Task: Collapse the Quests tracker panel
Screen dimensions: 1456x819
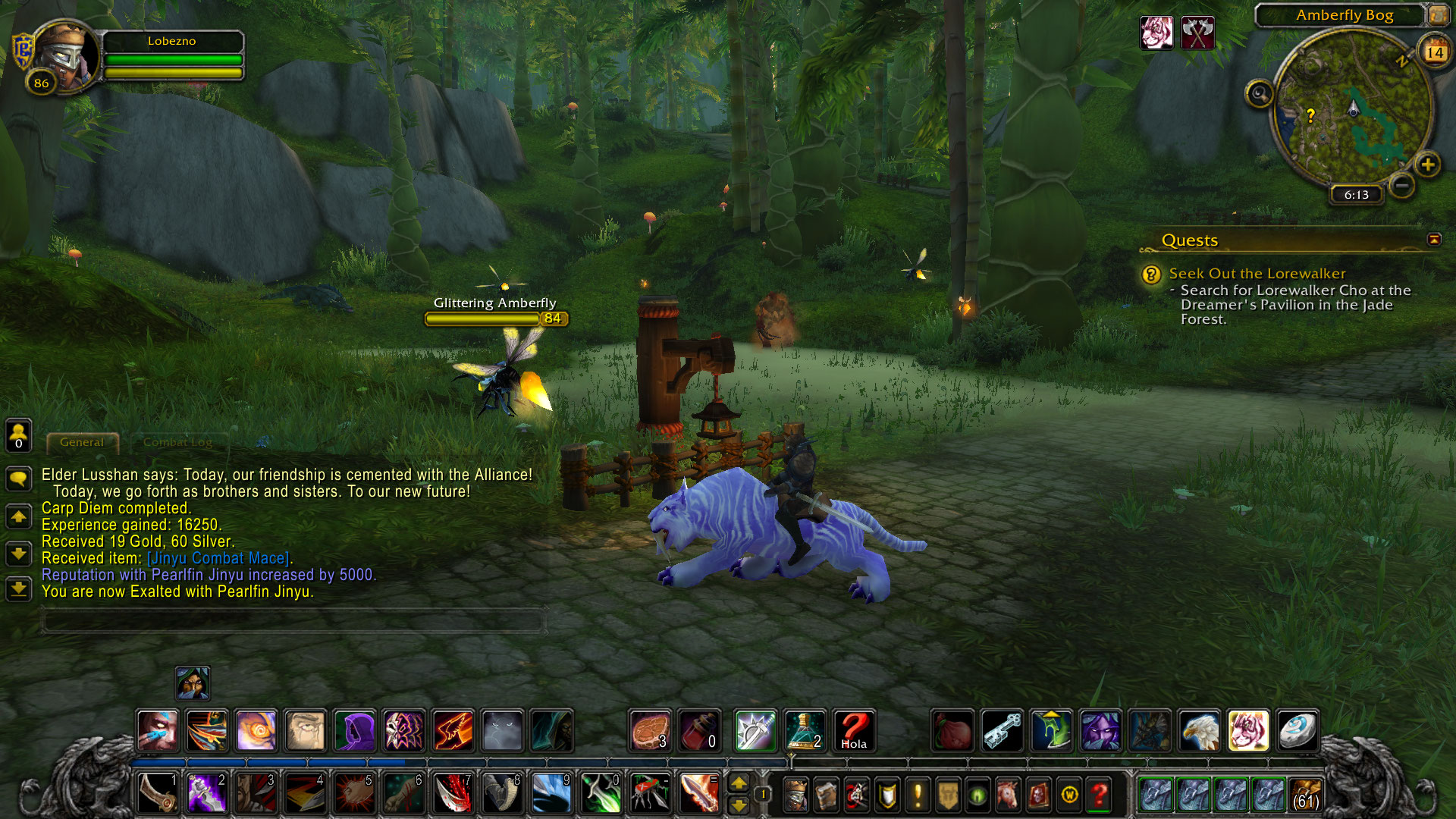Action: 1434,240
